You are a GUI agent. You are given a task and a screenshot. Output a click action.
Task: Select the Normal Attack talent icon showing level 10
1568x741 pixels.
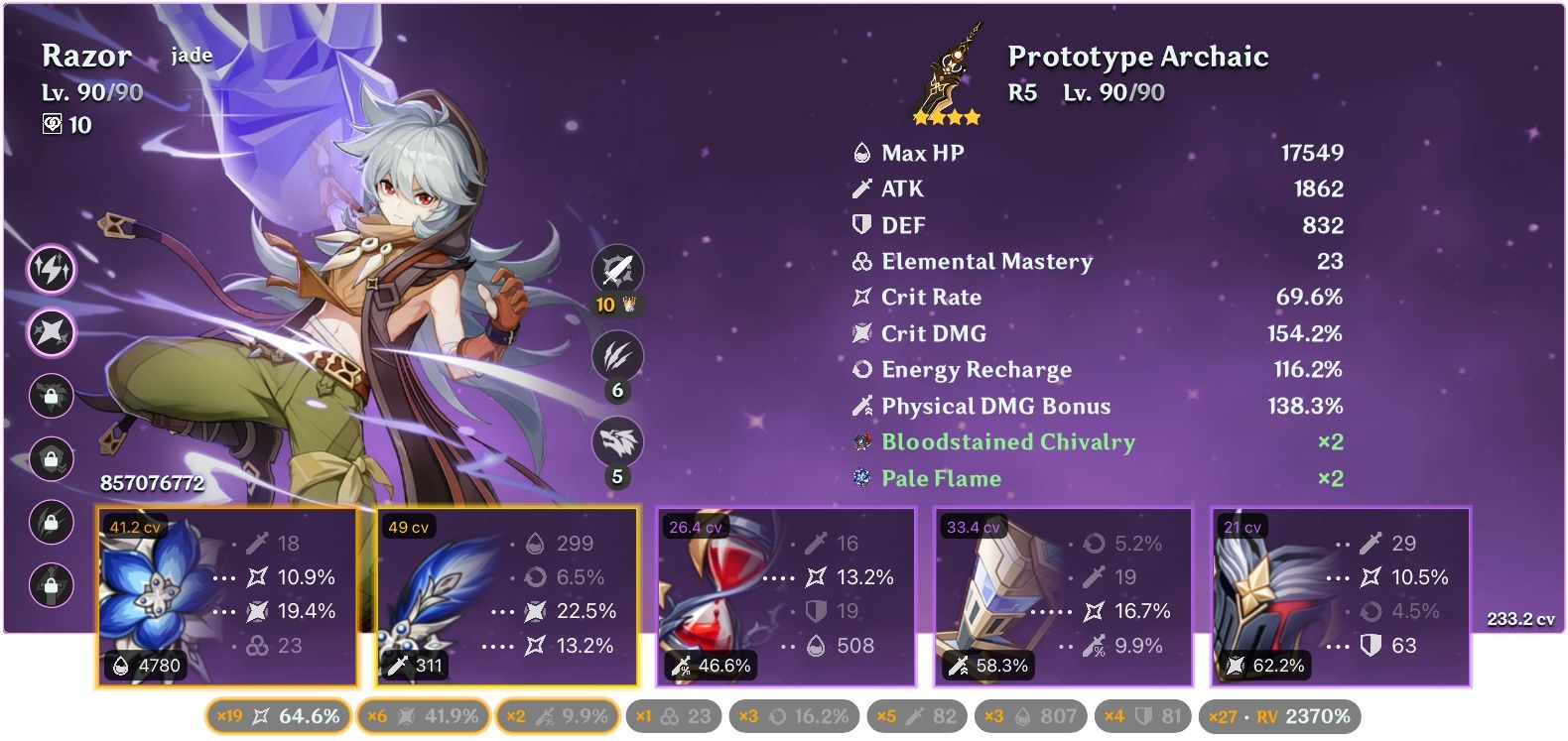coord(617,266)
